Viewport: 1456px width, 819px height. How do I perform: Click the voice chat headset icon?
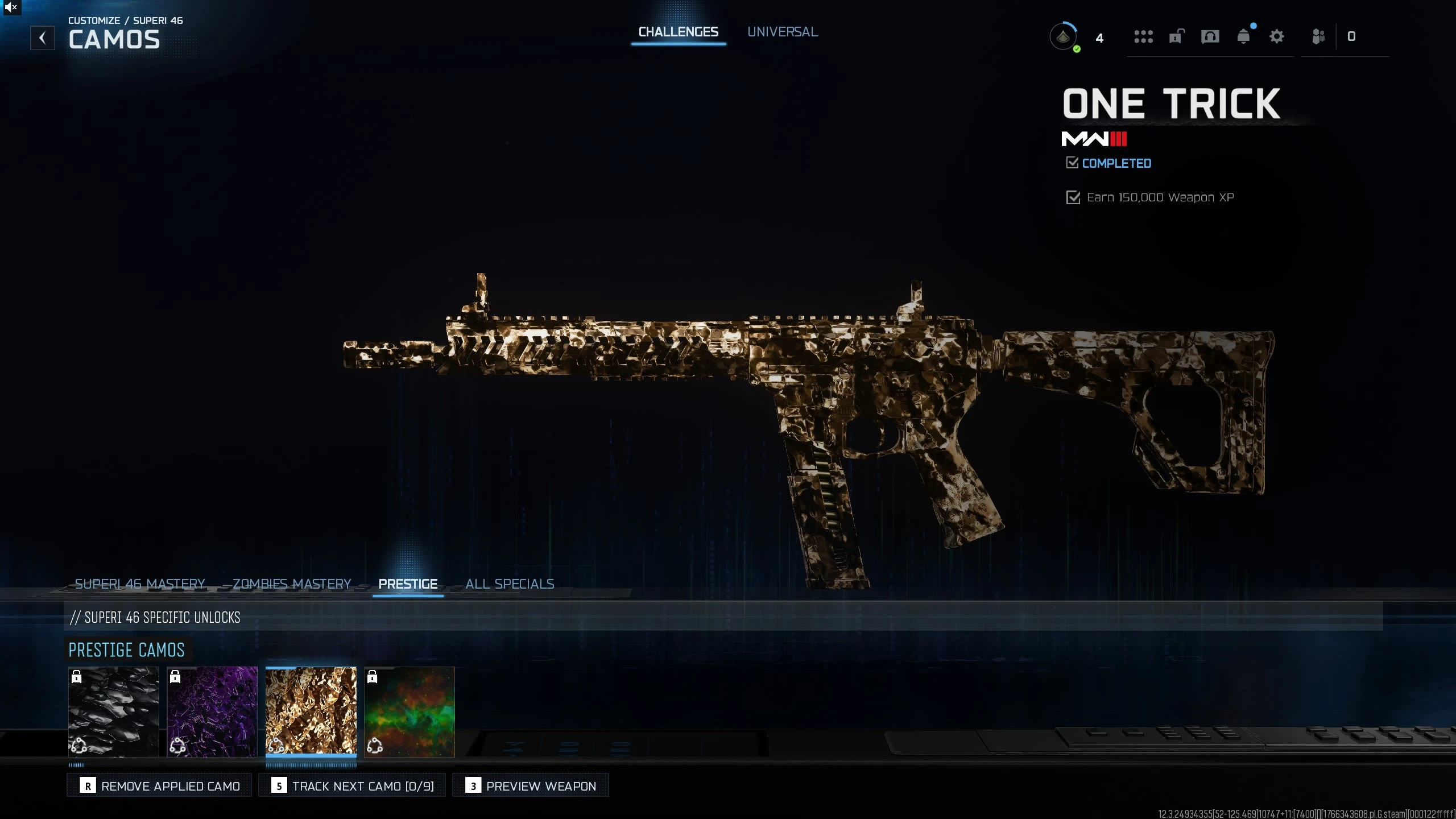pyautogui.click(x=1210, y=36)
